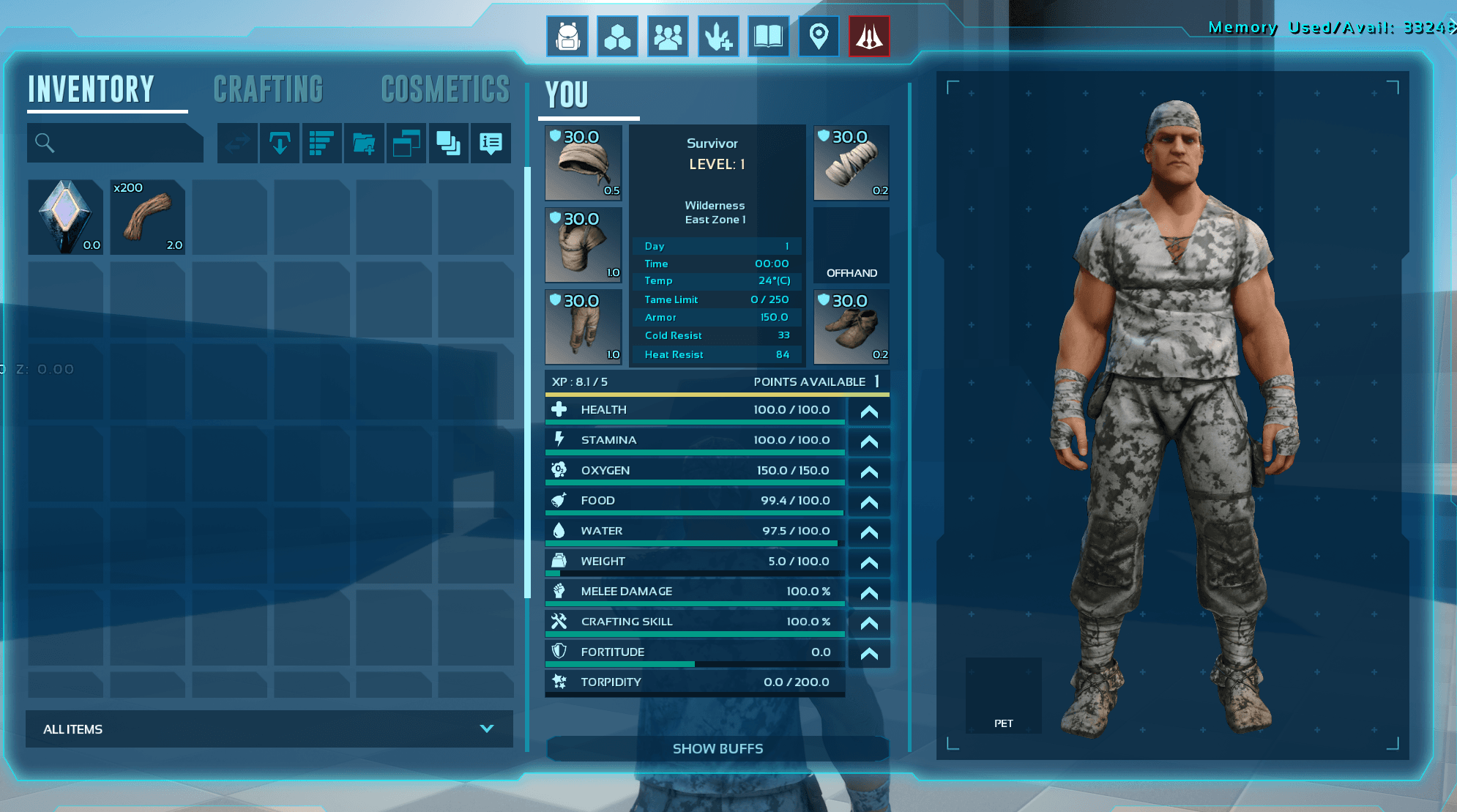Select the crystal implant item slot
The width and height of the screenshot is (1457, 812).
click(x=65, y=217)
